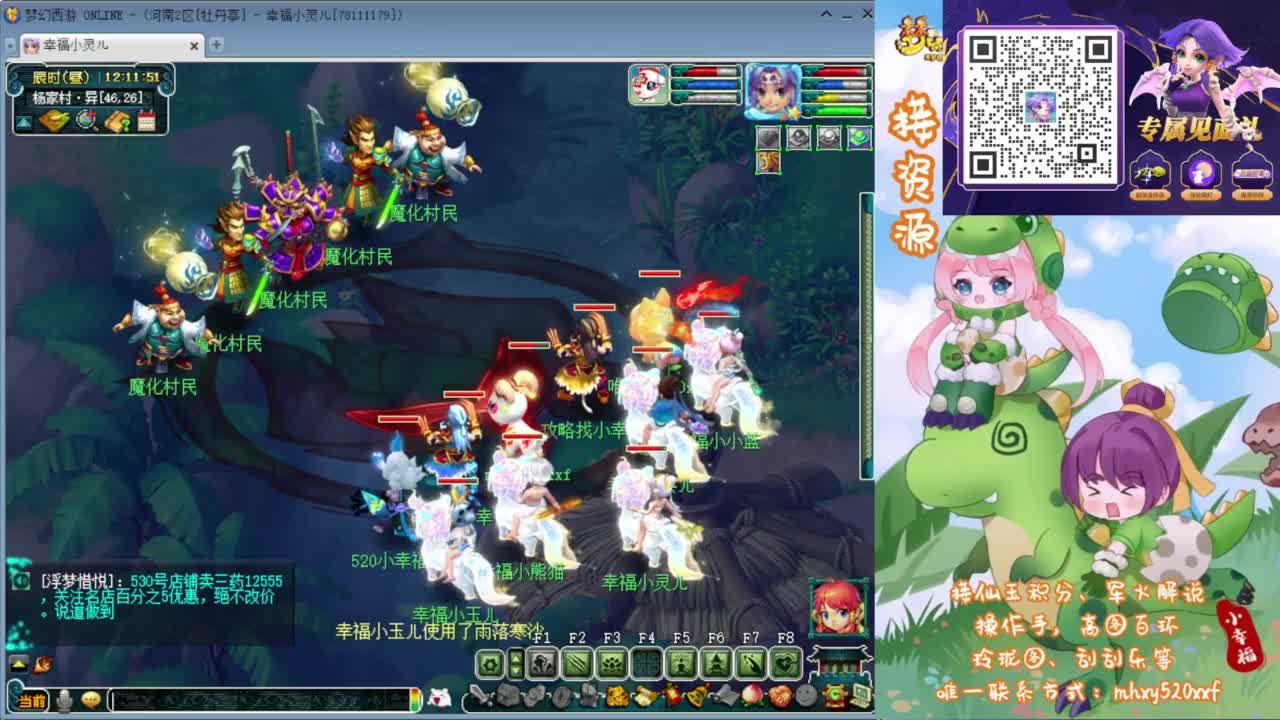Select the first skill icon on the F1 slot
Screen dimensions: 1280x720
click(542, 662)
